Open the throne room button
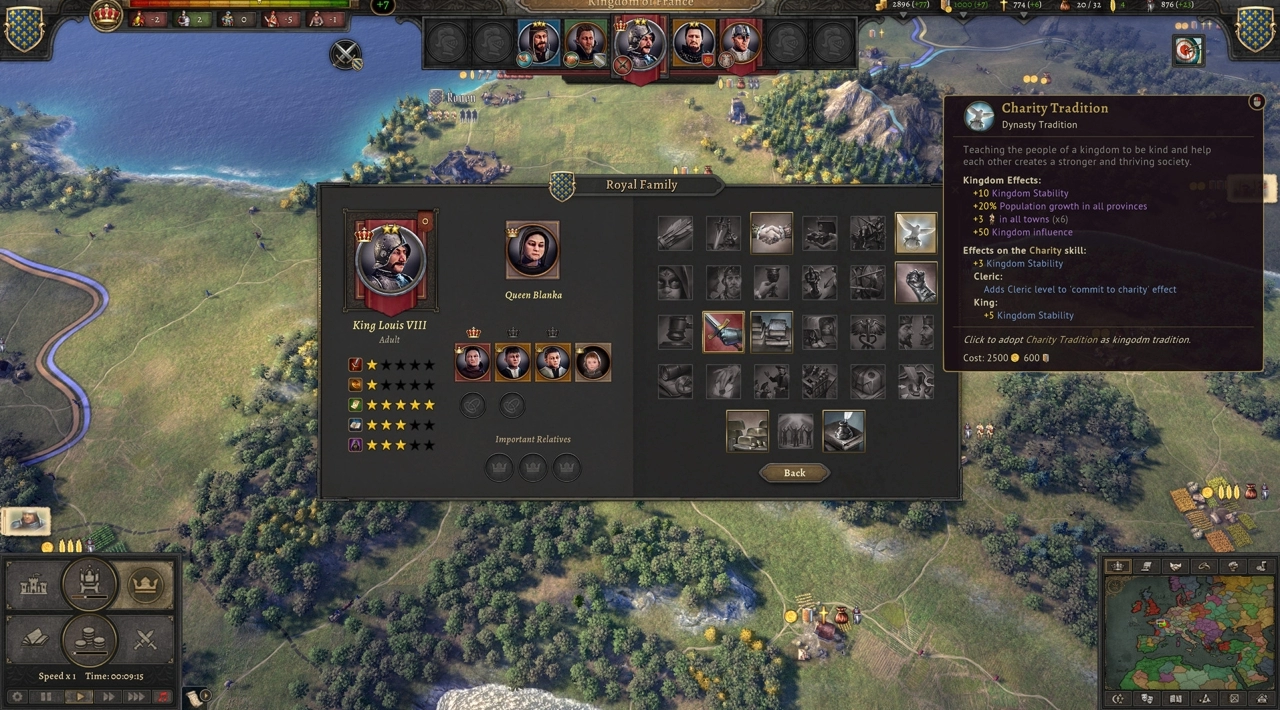Viewport: 1280px width, 710px height. 89,584
